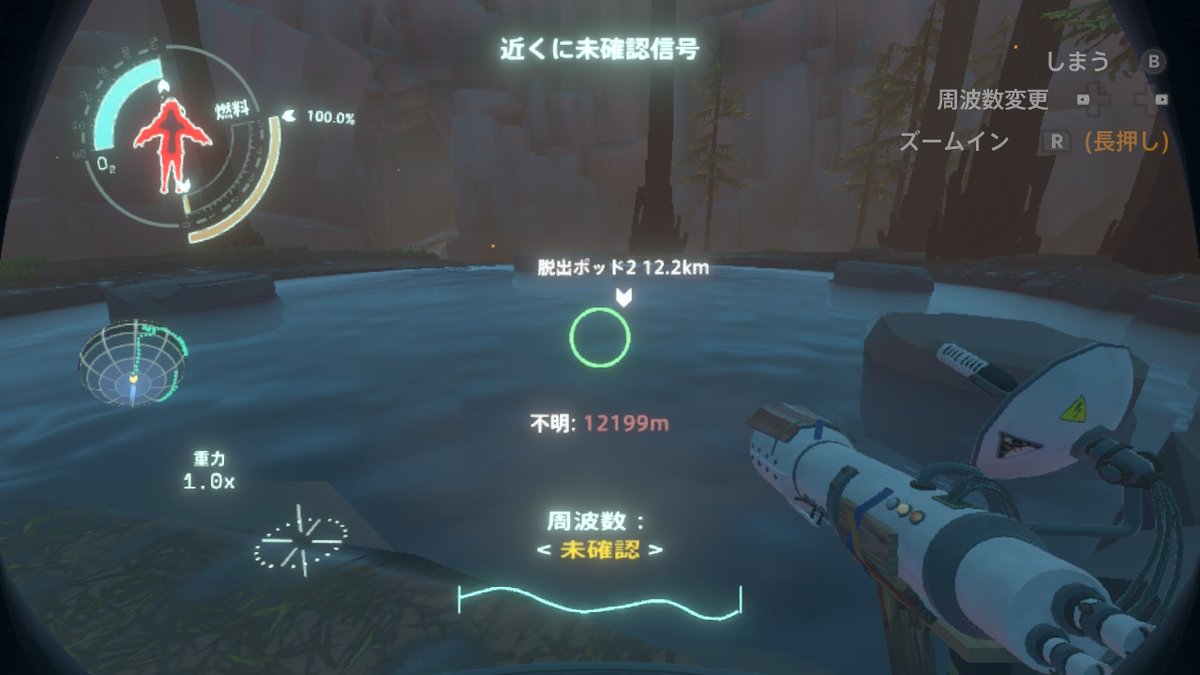Screen dimensions: 1200x675
Task: Click the spherical minimap globe
Action: pos(131,362)
